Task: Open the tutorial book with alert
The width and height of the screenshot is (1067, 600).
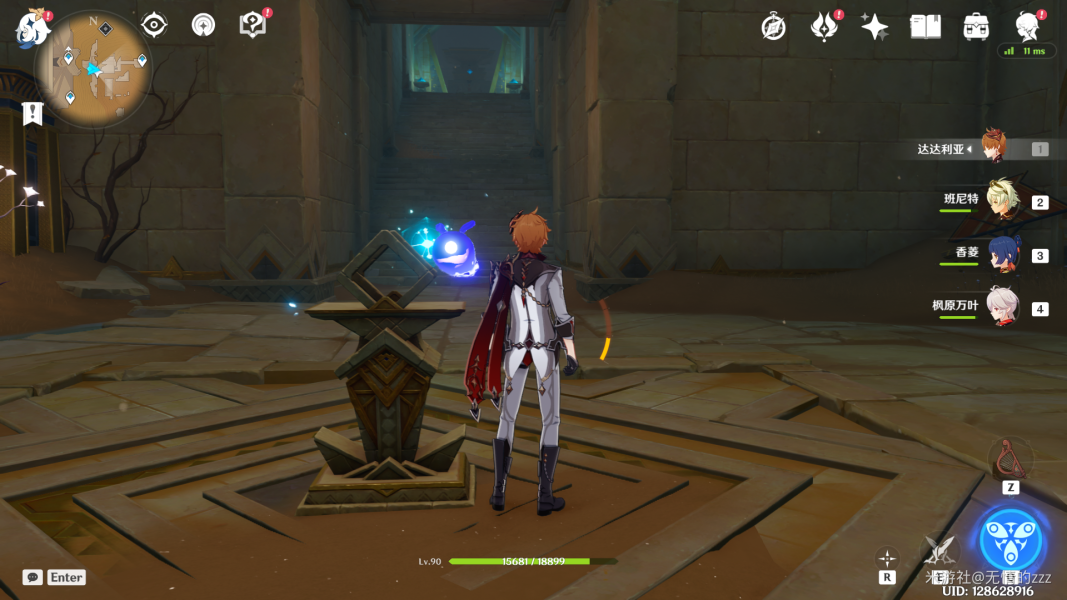Action: point(253,25)
